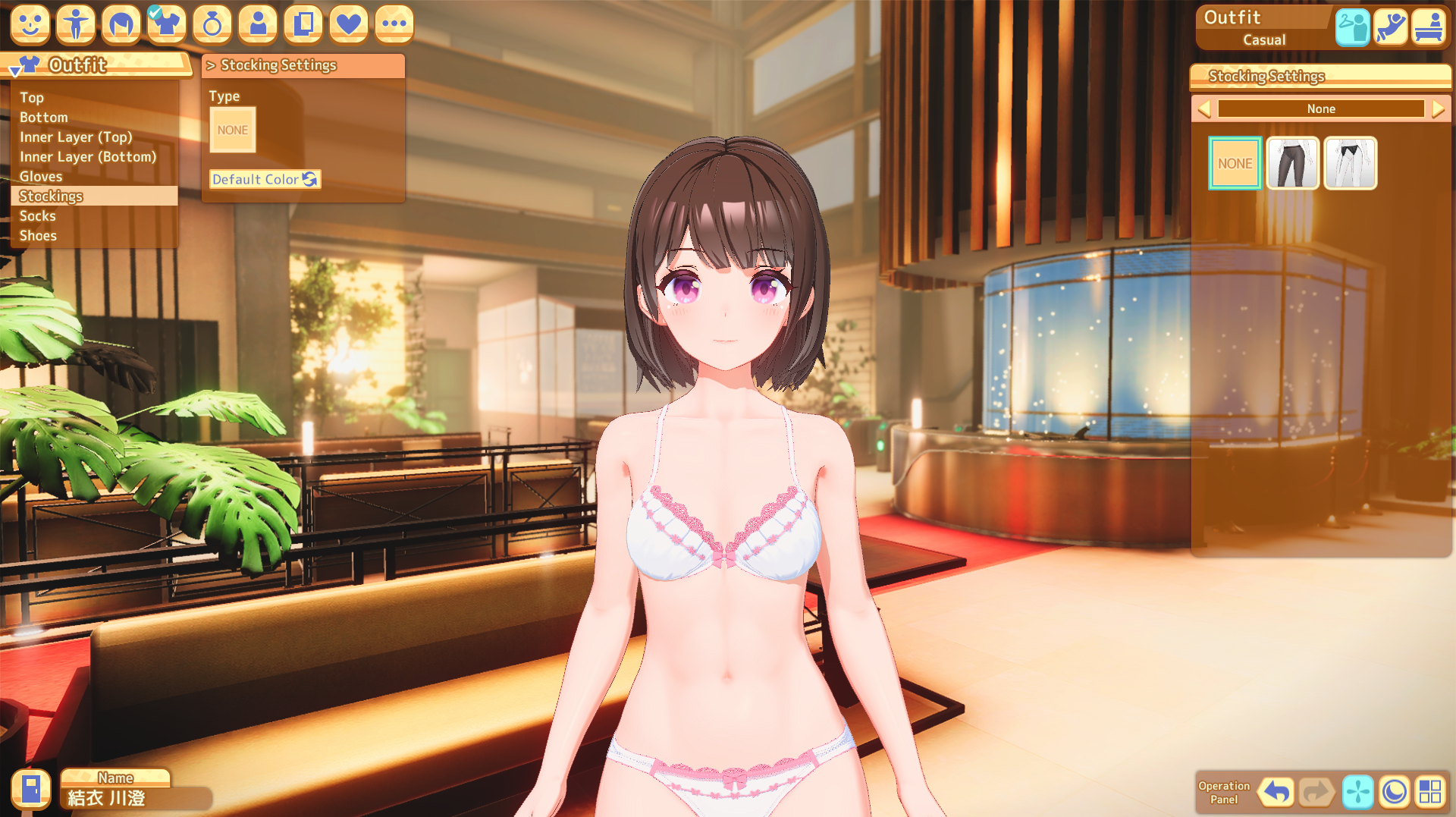Choose the Socks category
This screenshot has width=1456, height=817.
pos(38,216)
